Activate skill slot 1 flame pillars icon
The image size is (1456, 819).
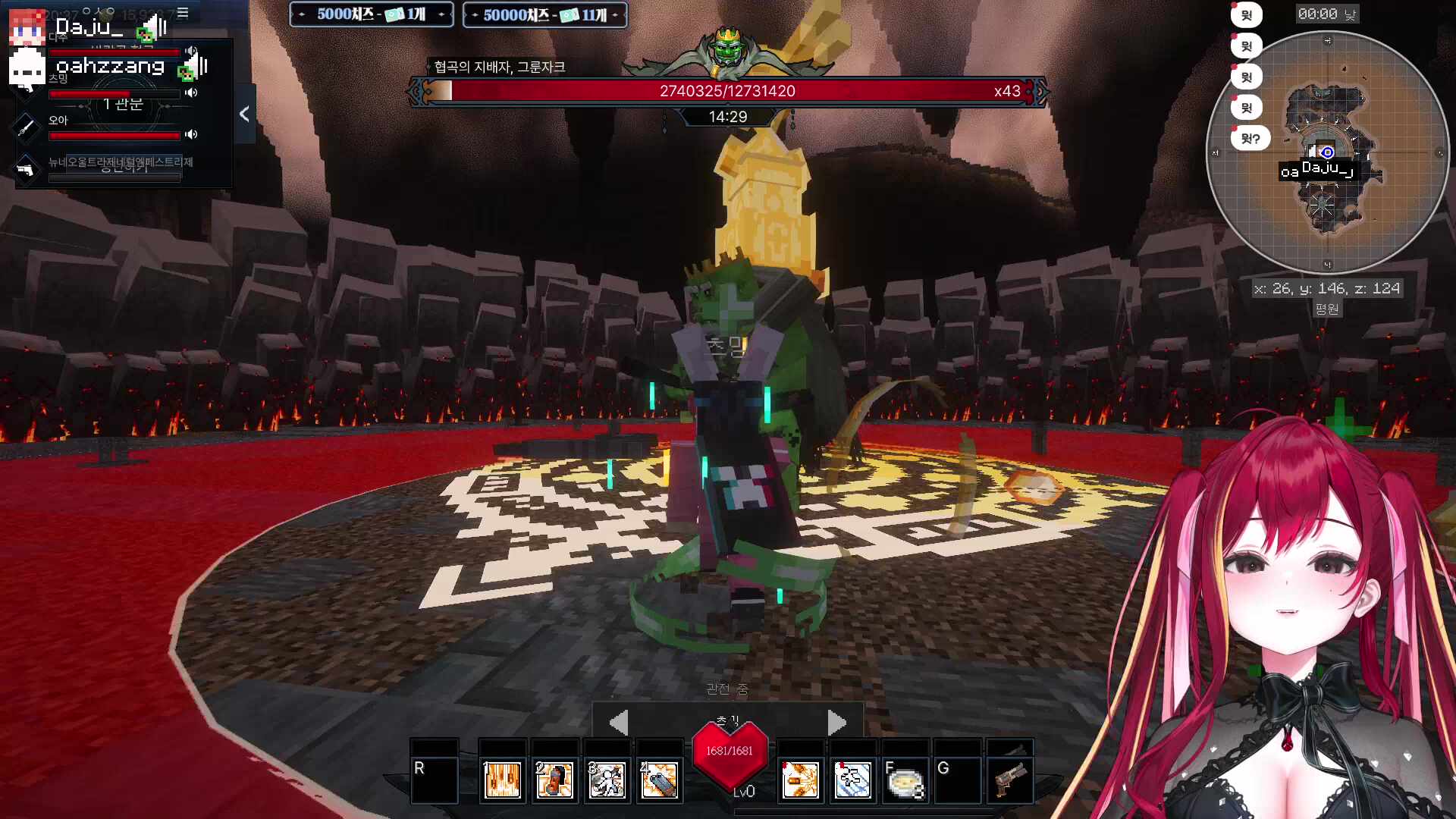pos(502,780)
